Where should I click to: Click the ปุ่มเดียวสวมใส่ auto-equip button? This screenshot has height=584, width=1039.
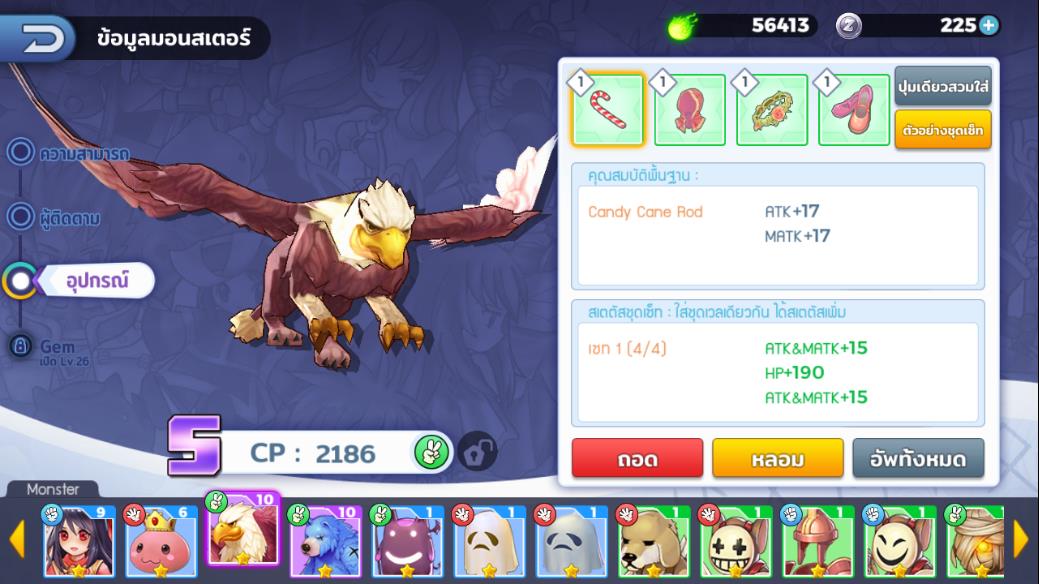coord(942,87)
